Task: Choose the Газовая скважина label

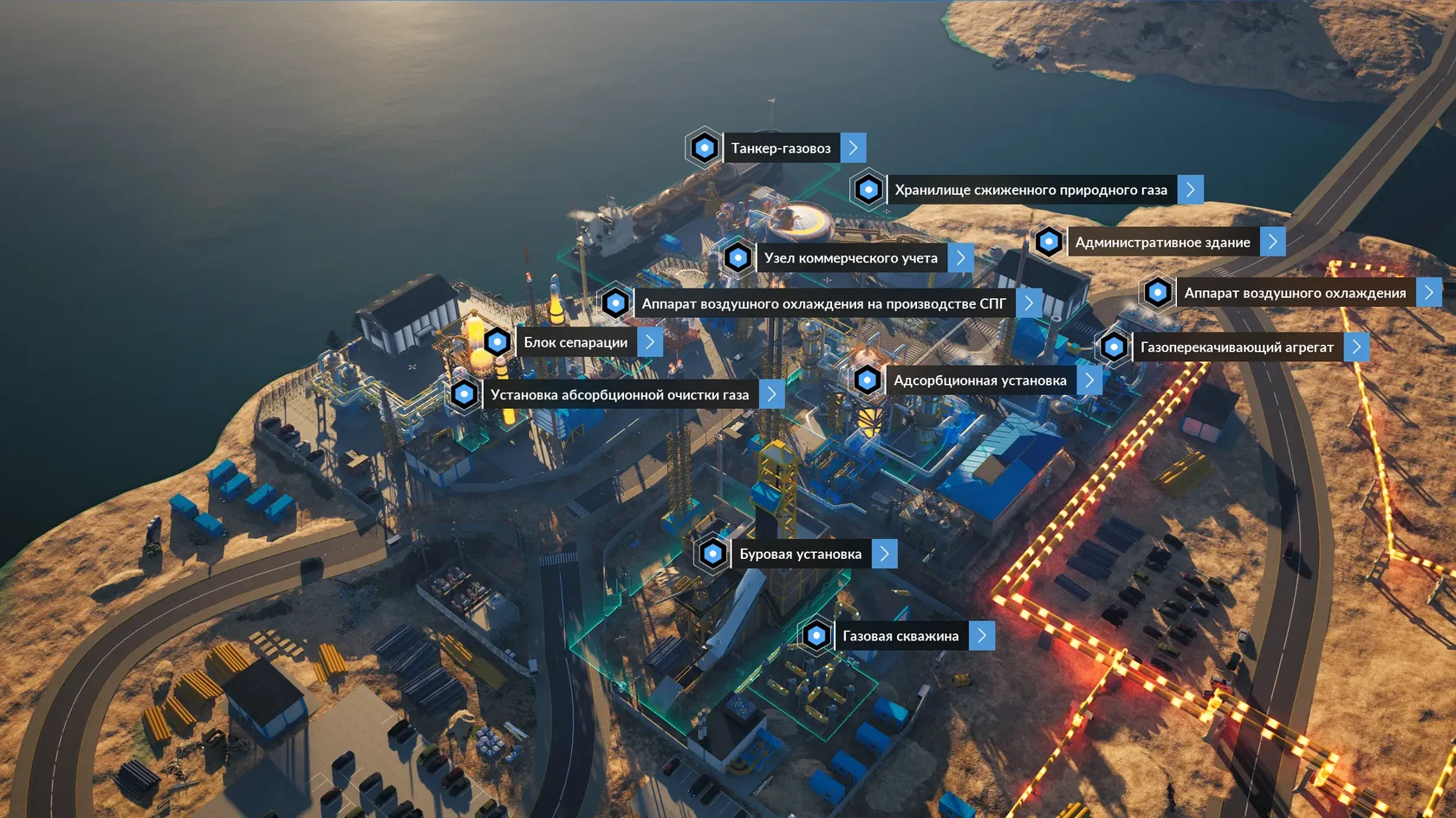Action: click(x=900, y=636)
